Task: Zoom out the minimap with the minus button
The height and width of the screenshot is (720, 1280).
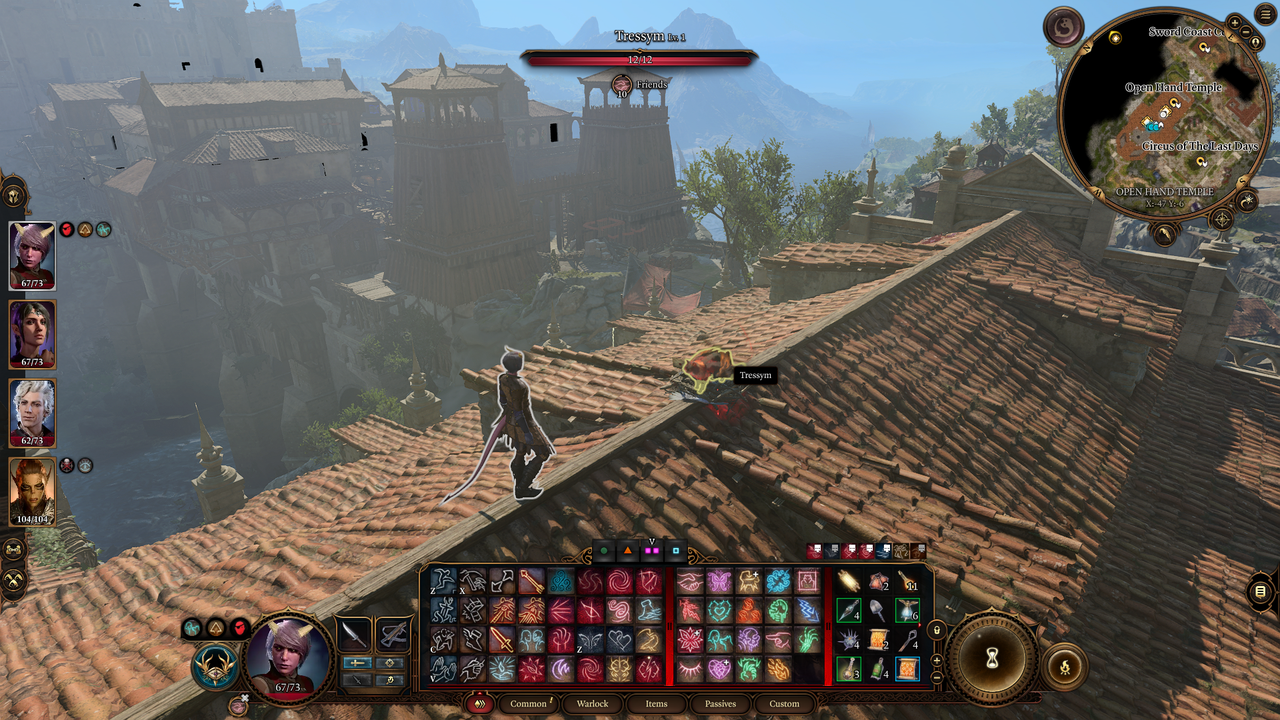Action: coord(1248,32)
